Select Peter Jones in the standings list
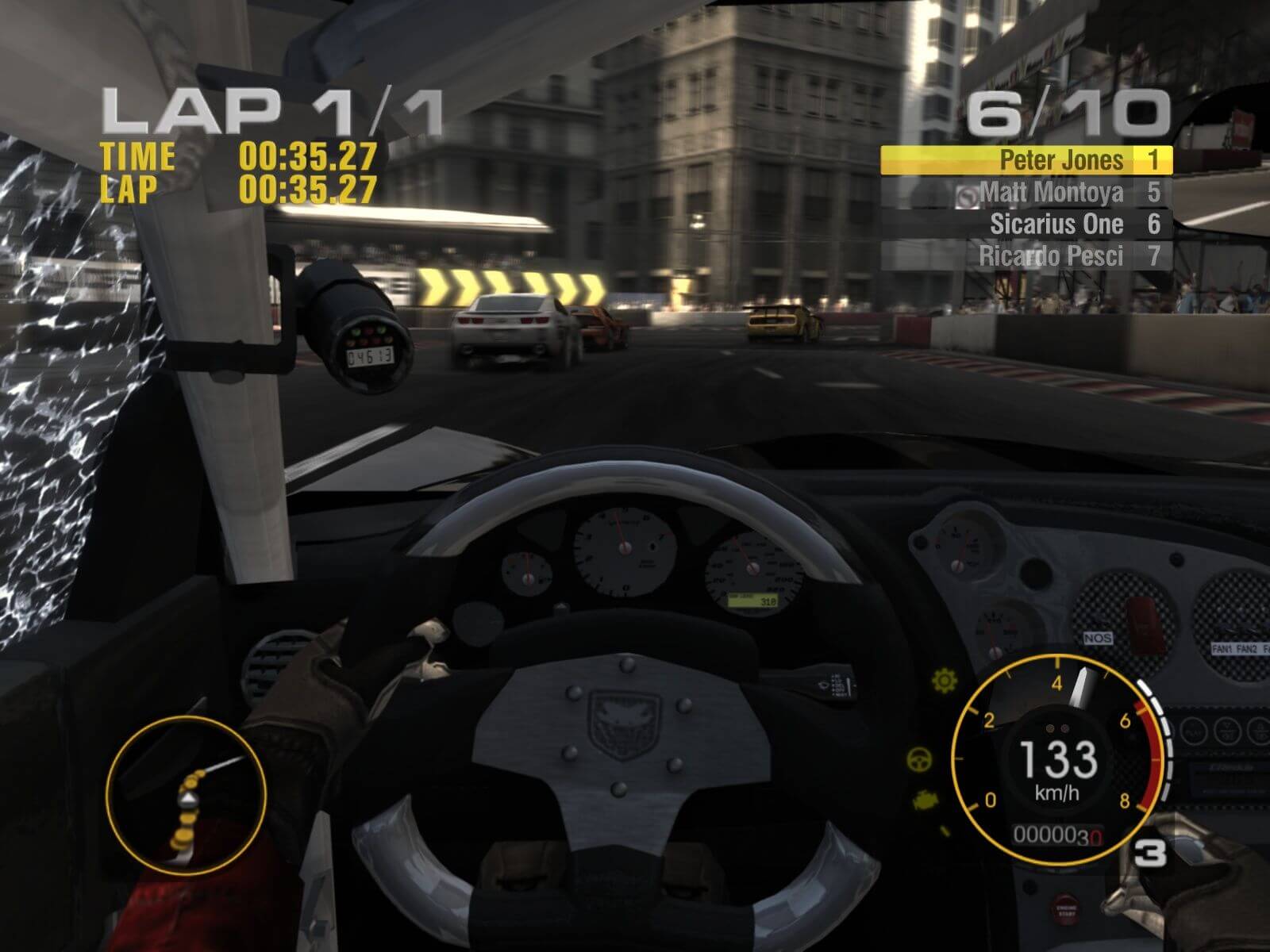Screen dimensions: 1270x952 tap(1026, 160)
